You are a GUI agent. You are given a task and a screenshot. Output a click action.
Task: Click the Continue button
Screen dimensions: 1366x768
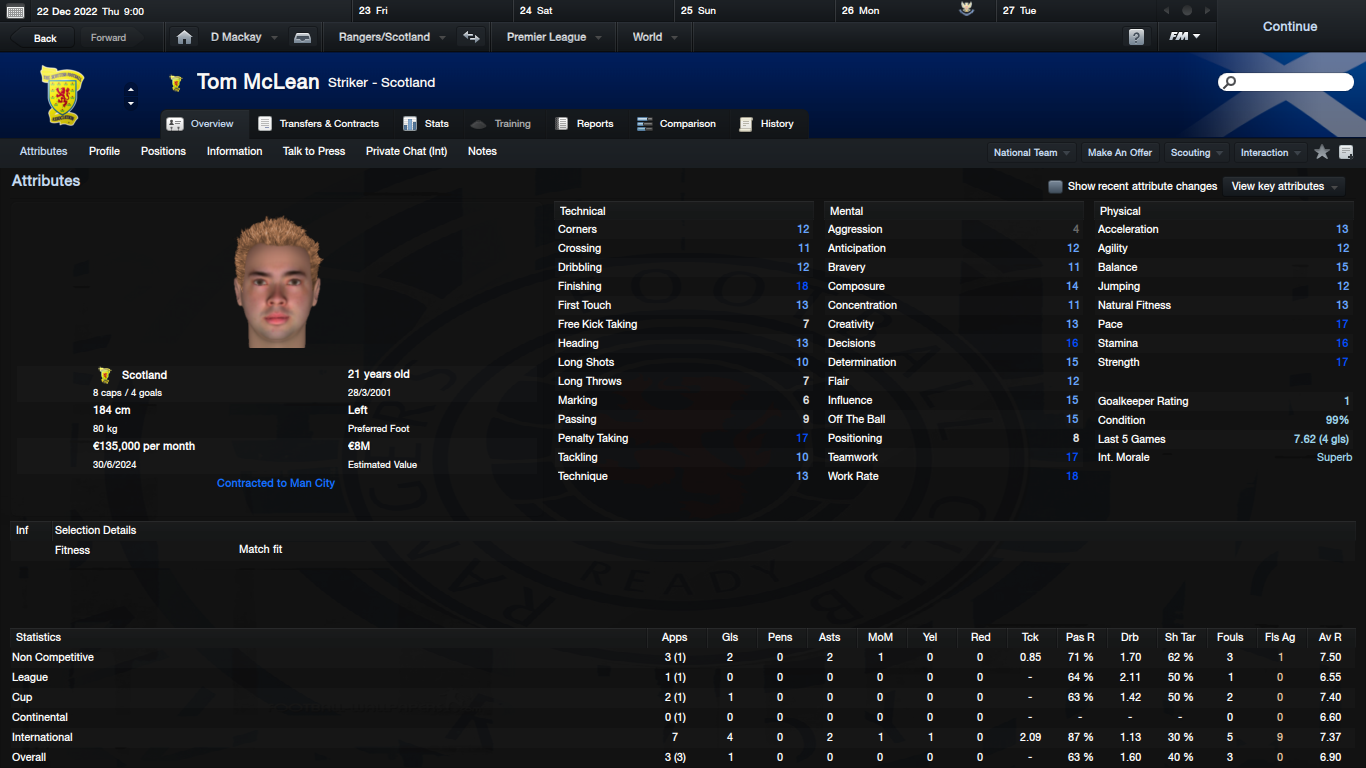1289,27
